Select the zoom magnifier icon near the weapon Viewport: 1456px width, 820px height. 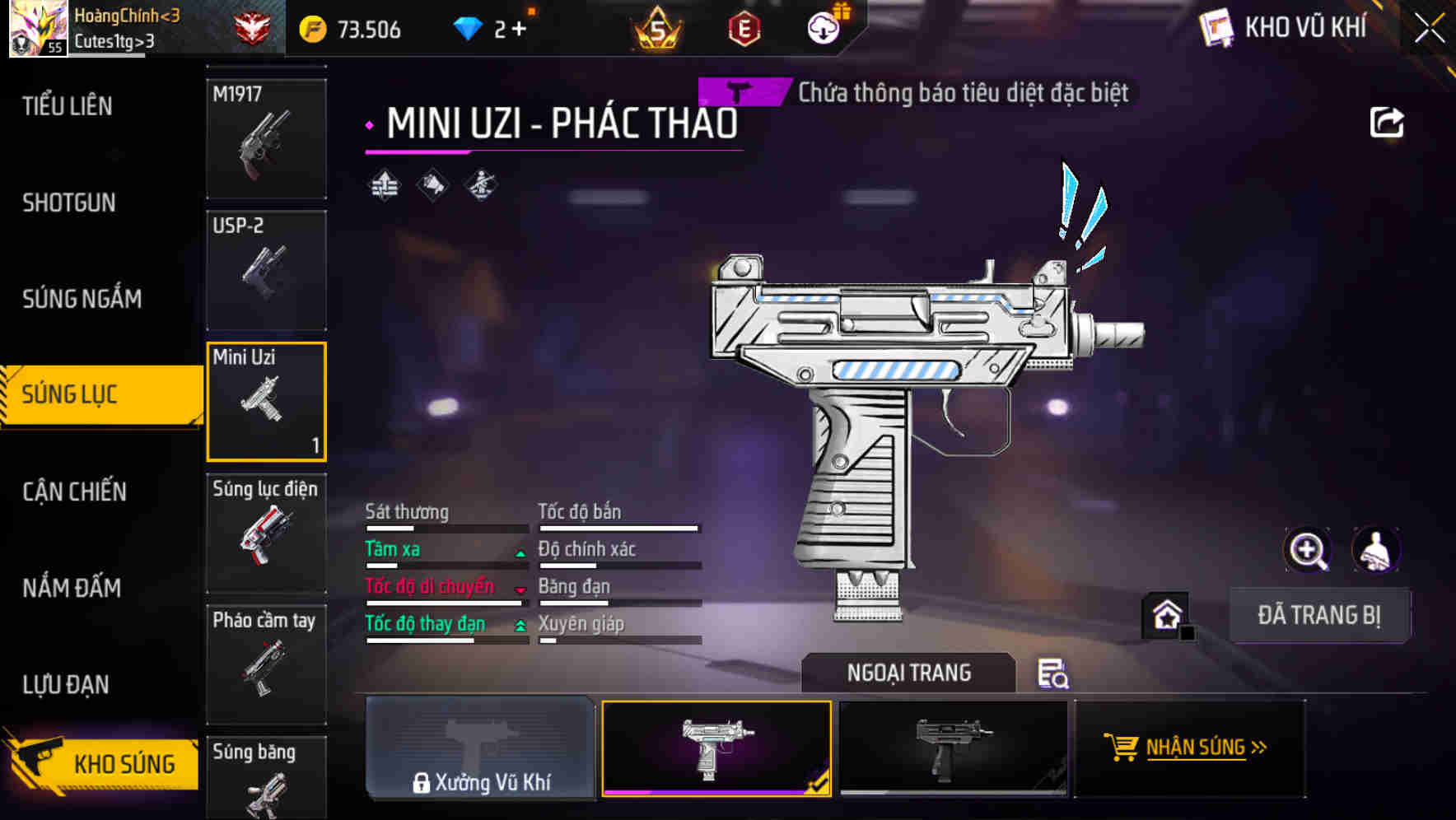pyautogui.click(x=1307, y=550)
